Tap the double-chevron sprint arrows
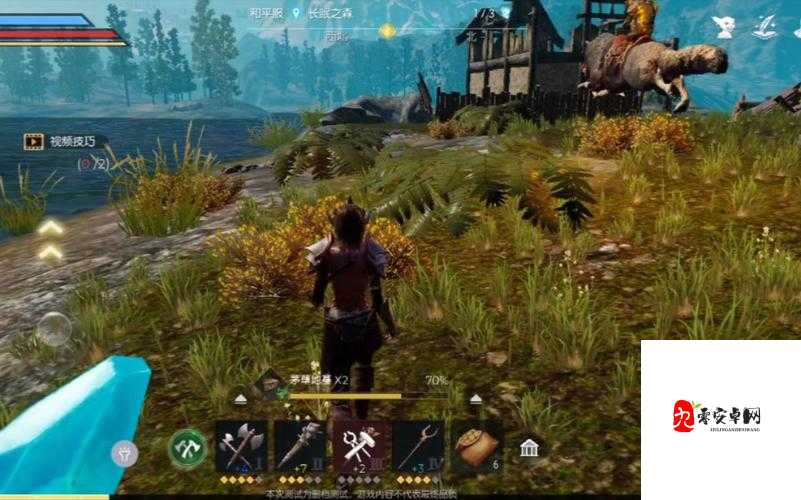This screenshot has height=500, width=801. coord(51,240)
